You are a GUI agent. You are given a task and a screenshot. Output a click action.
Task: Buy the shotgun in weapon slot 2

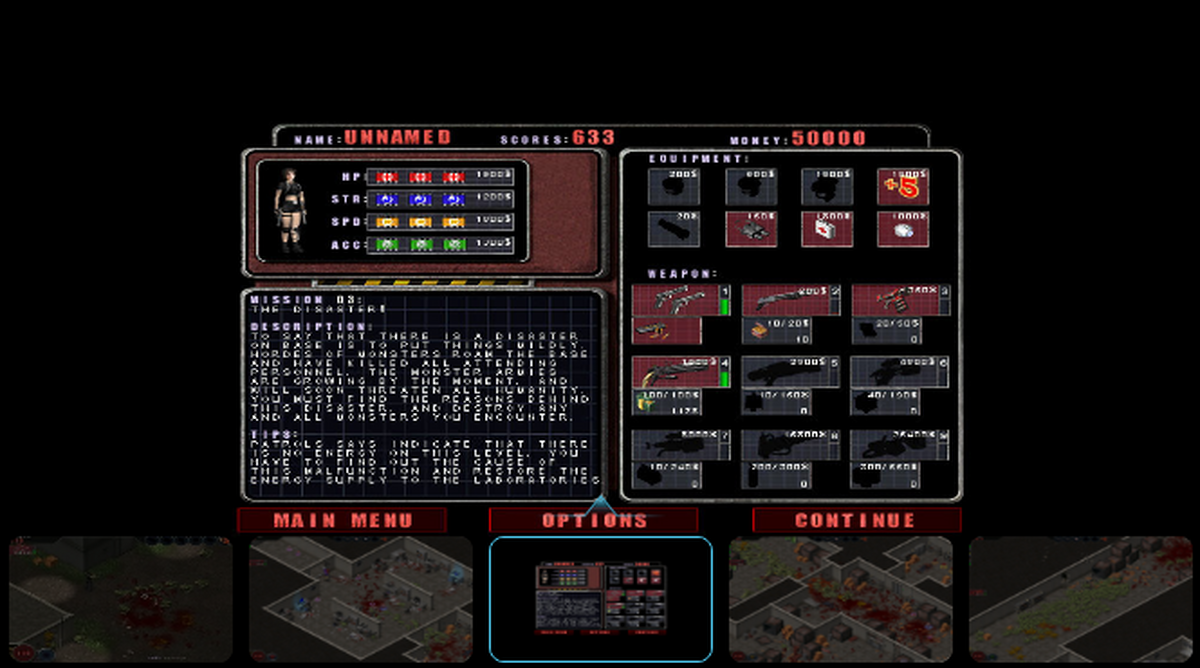point(785,300)
